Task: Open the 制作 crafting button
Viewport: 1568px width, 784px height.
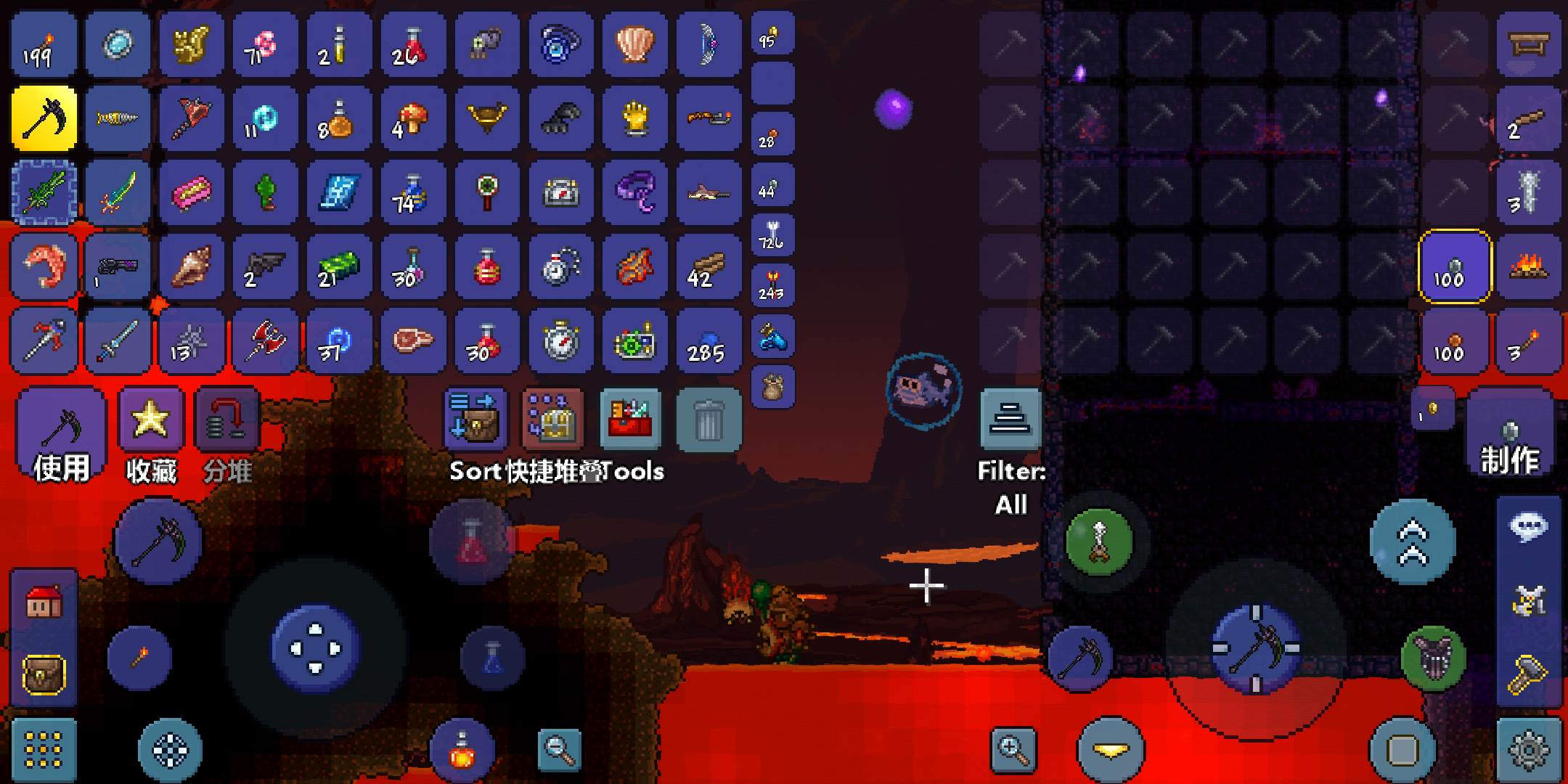Action: tap(1510, 436)
